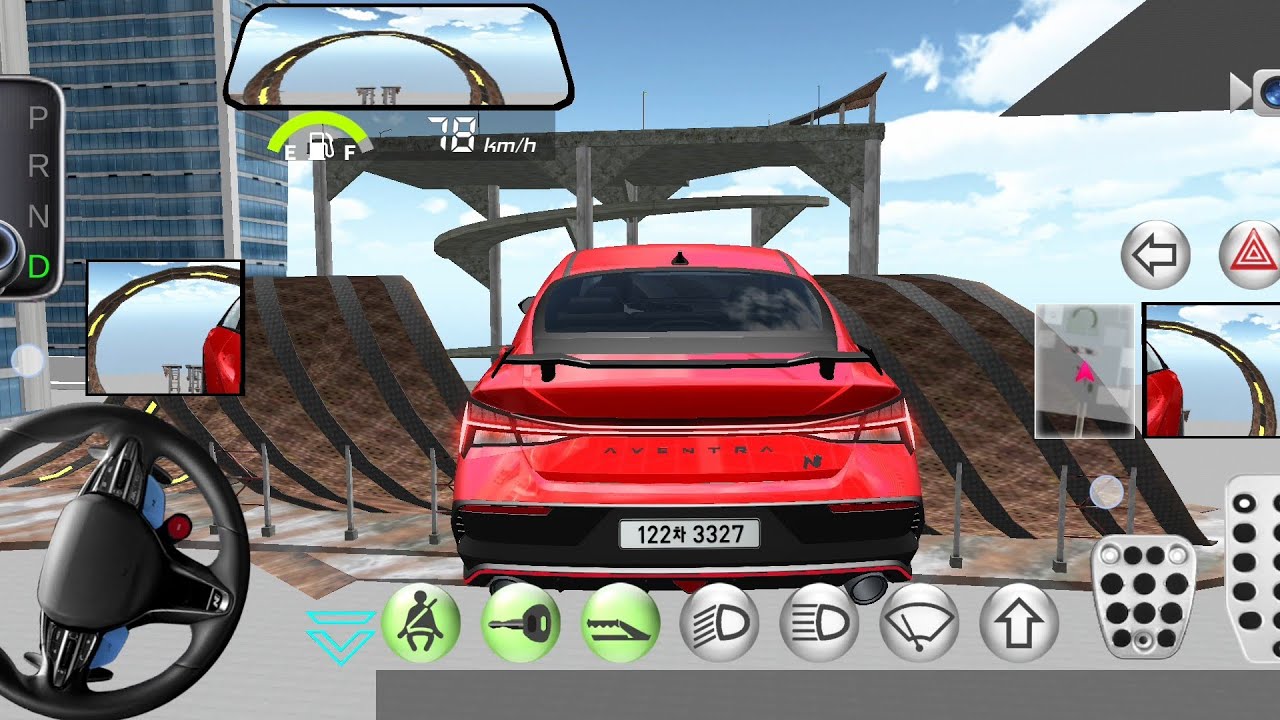Toggle the seatbelt button
Viewport: 1280px width, 720px height.
click(x=421, y=623)
